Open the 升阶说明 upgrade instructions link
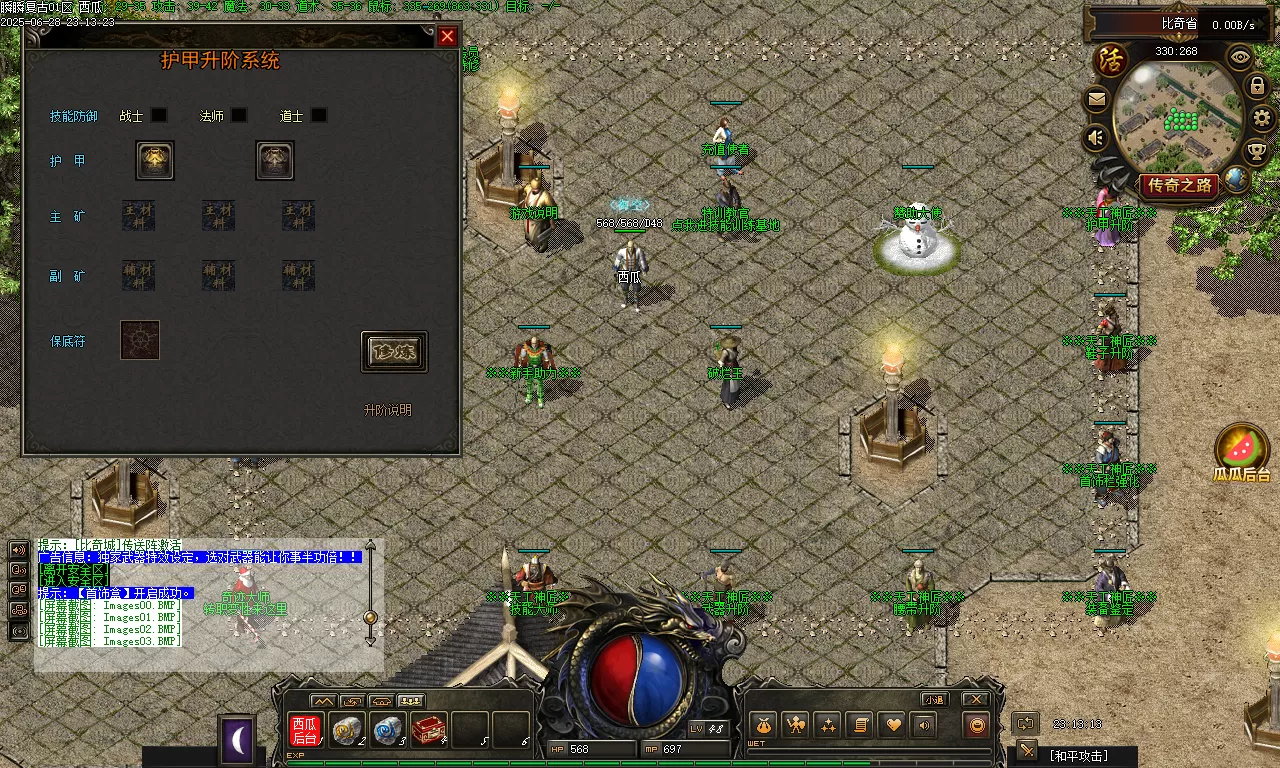Viewport: 1280px width, 768px height. (x=387, y=410)
